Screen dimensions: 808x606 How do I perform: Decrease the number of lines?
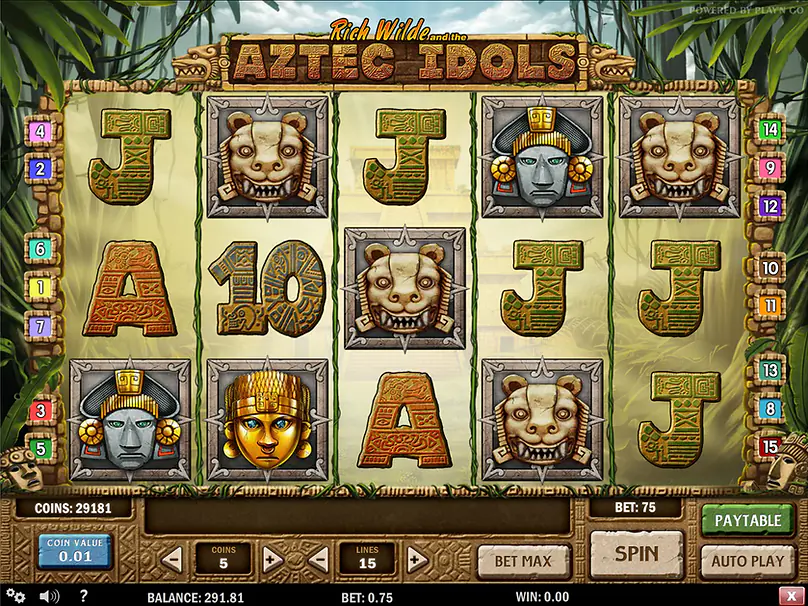(320, 560)
